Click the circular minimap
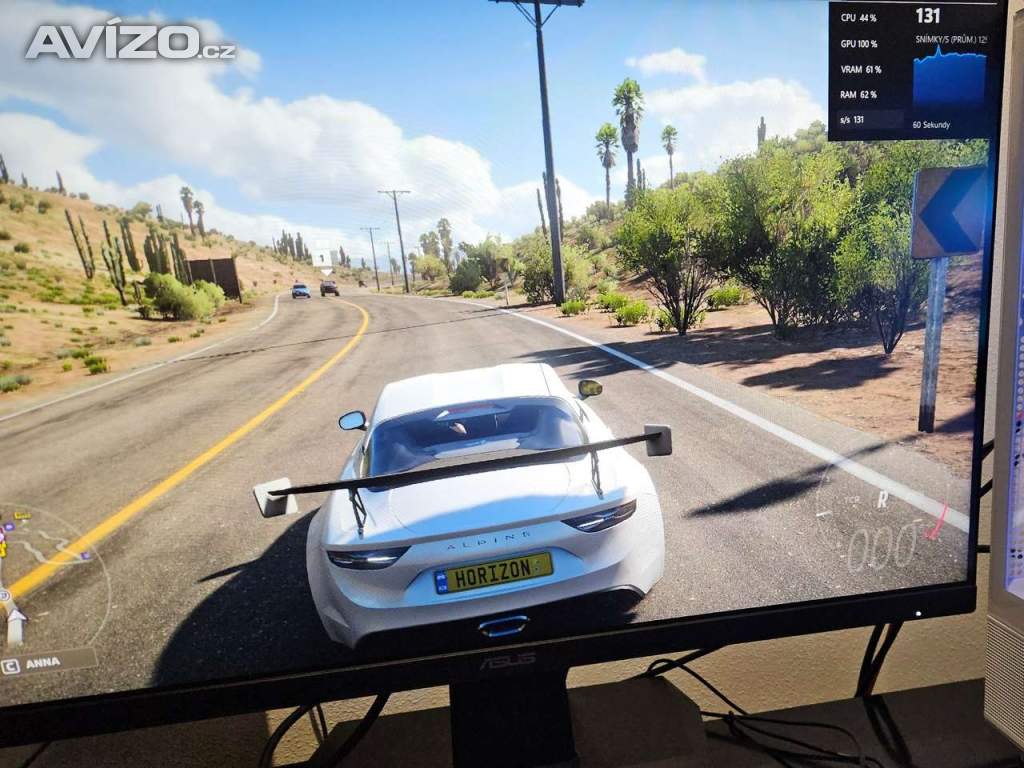Screen dimensions: 1024x768 point(50,575)
